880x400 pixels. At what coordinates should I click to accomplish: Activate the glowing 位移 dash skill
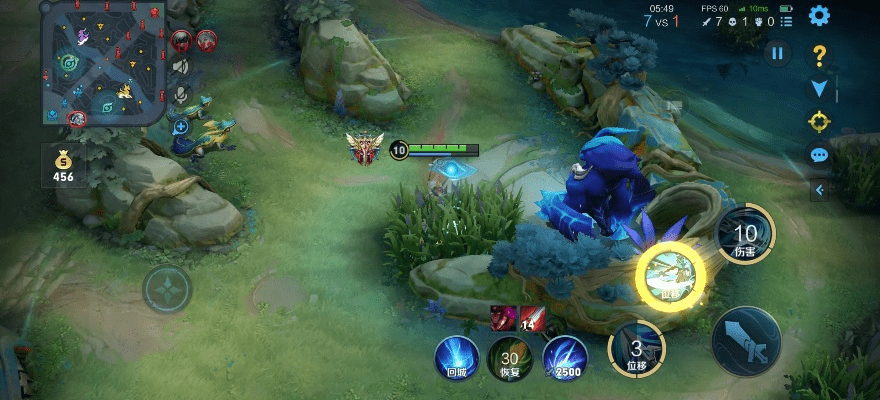point(669,275)
